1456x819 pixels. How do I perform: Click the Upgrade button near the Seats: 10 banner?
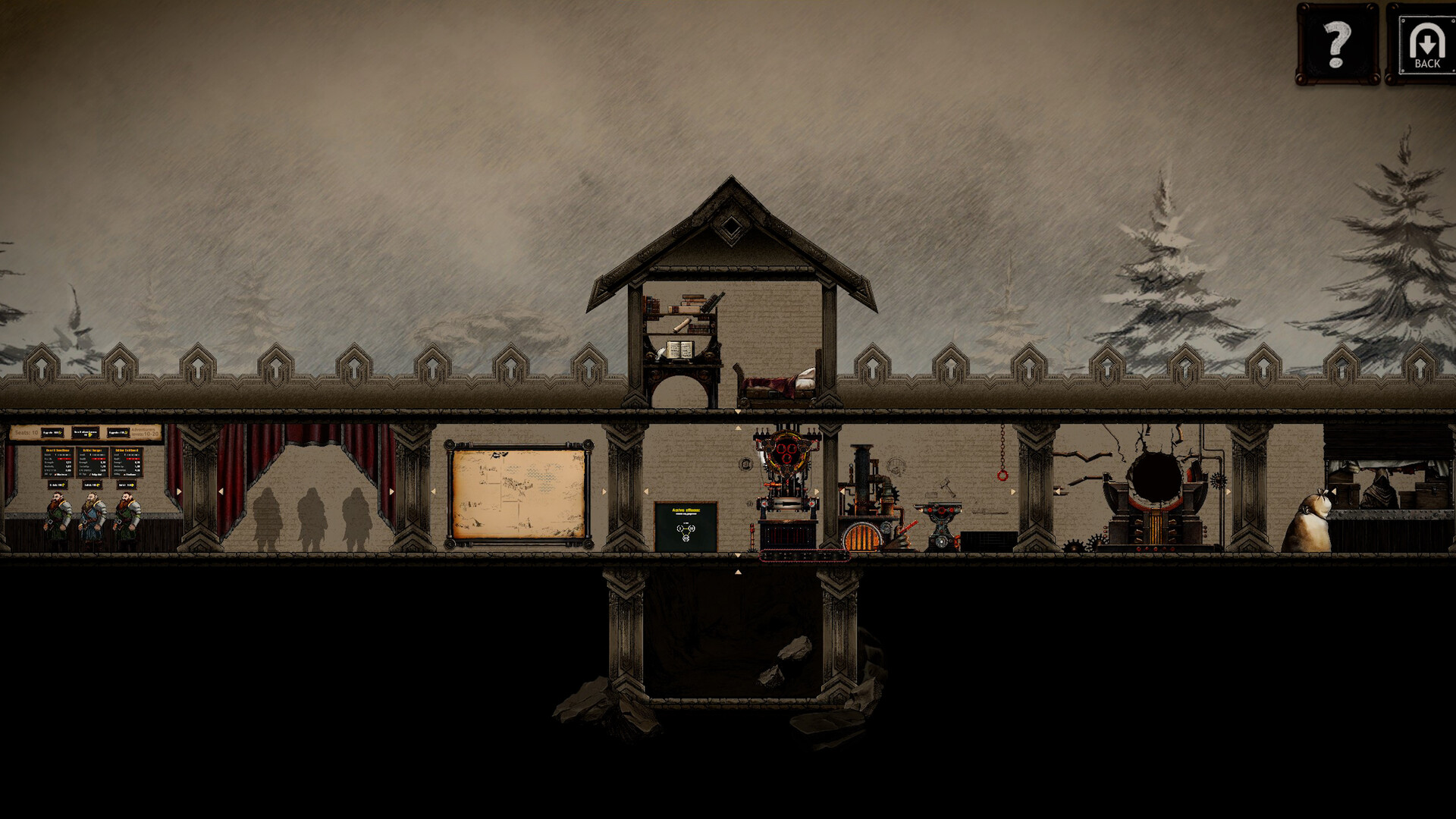tap(53, 432)
